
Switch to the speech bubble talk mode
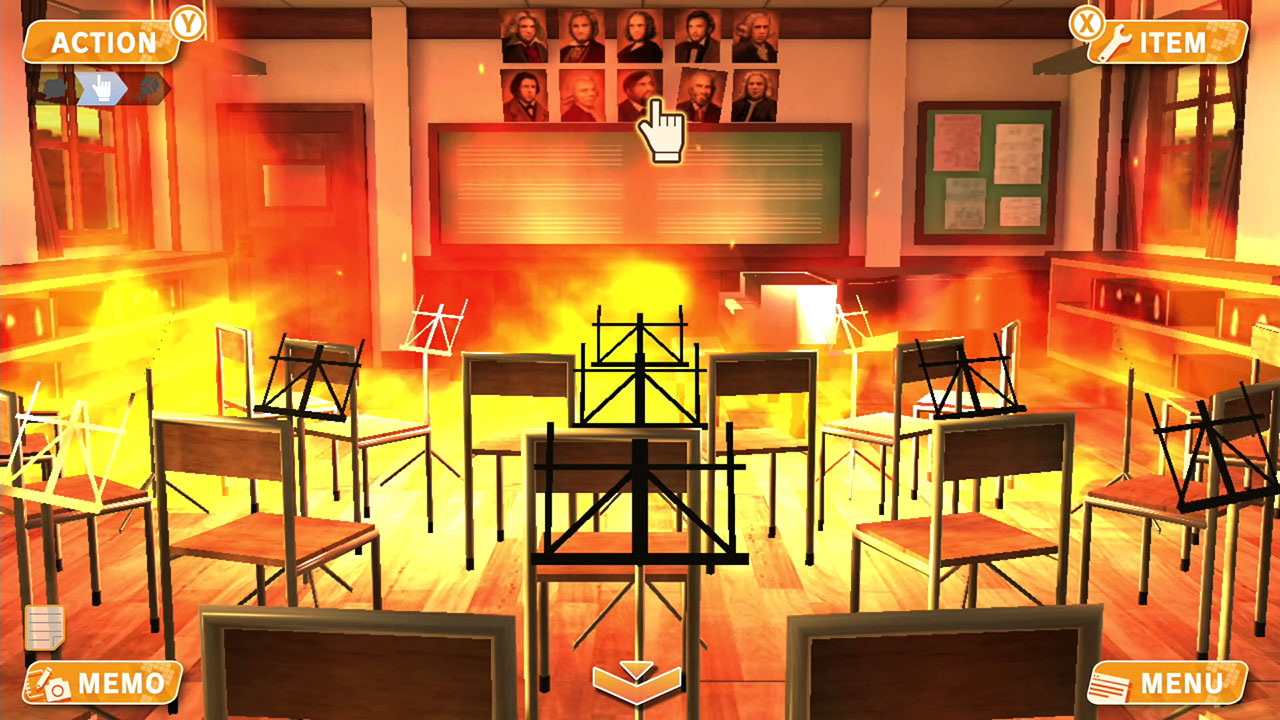[x=53, y=88]
